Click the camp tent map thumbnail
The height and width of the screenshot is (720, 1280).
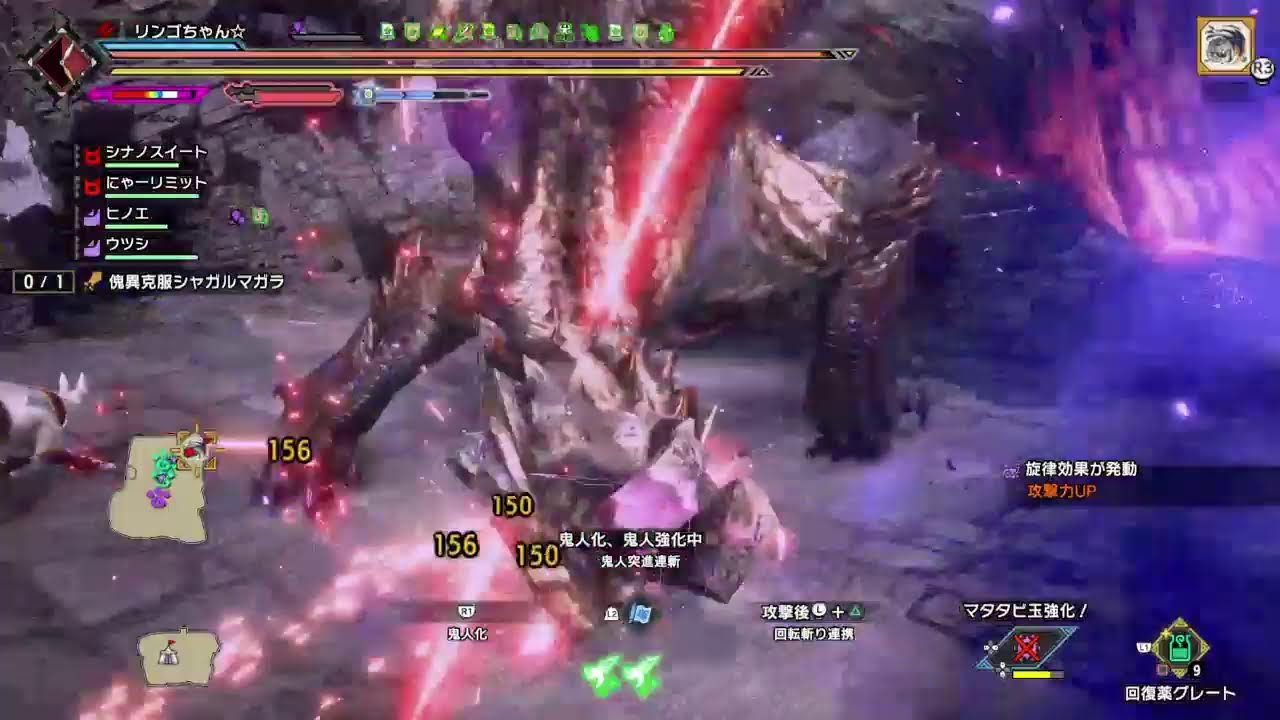[178, 656]
